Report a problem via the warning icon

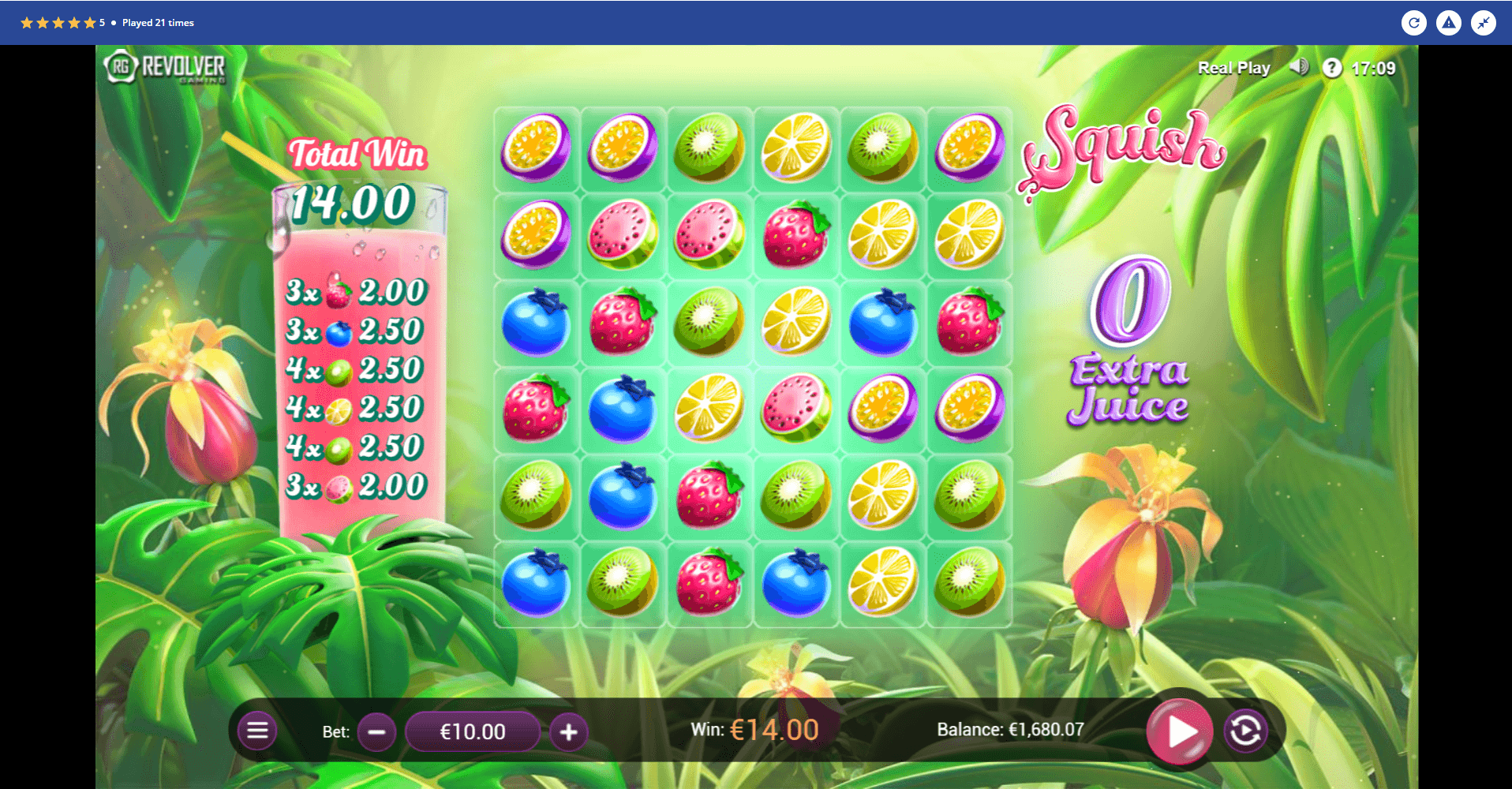[1449, 23]
